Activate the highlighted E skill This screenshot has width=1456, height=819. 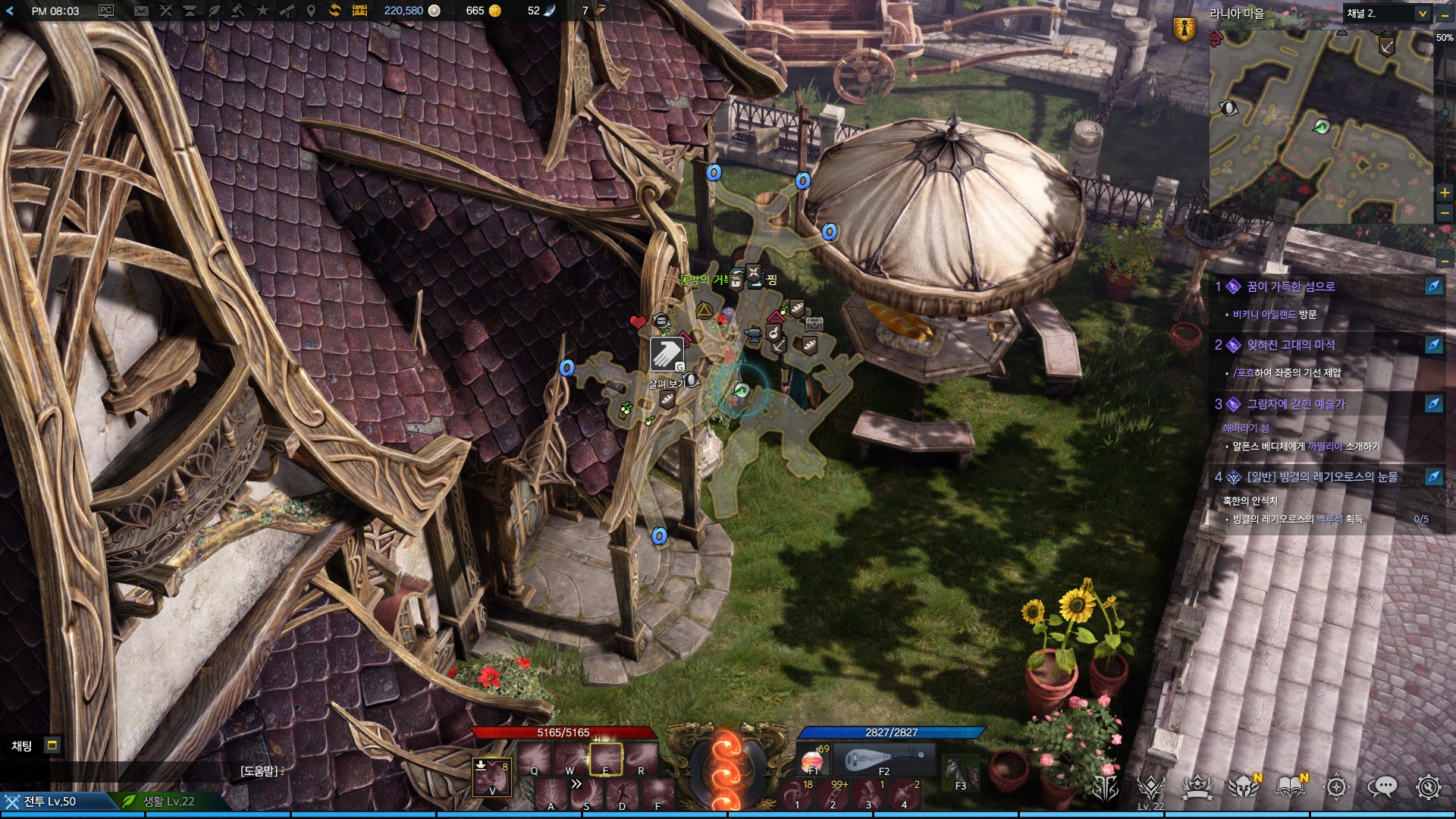(605, 758)
